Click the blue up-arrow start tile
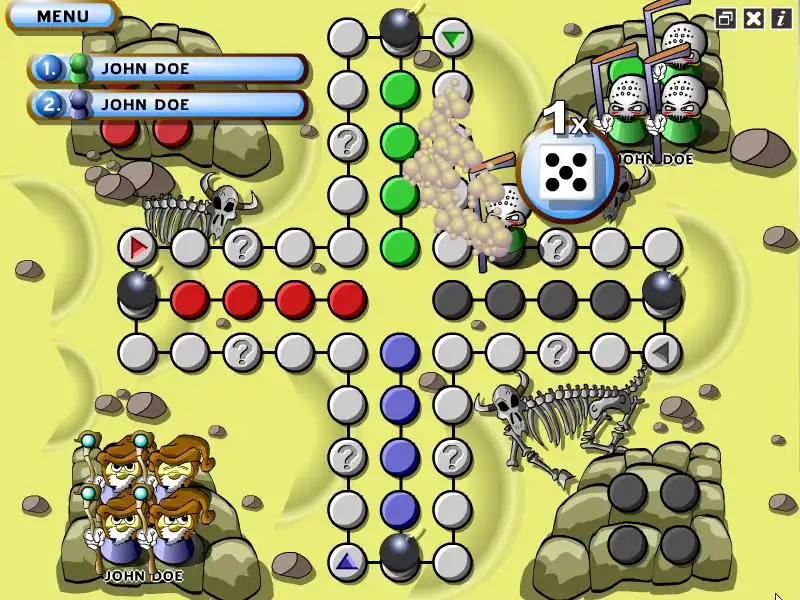 click(347, 562)
